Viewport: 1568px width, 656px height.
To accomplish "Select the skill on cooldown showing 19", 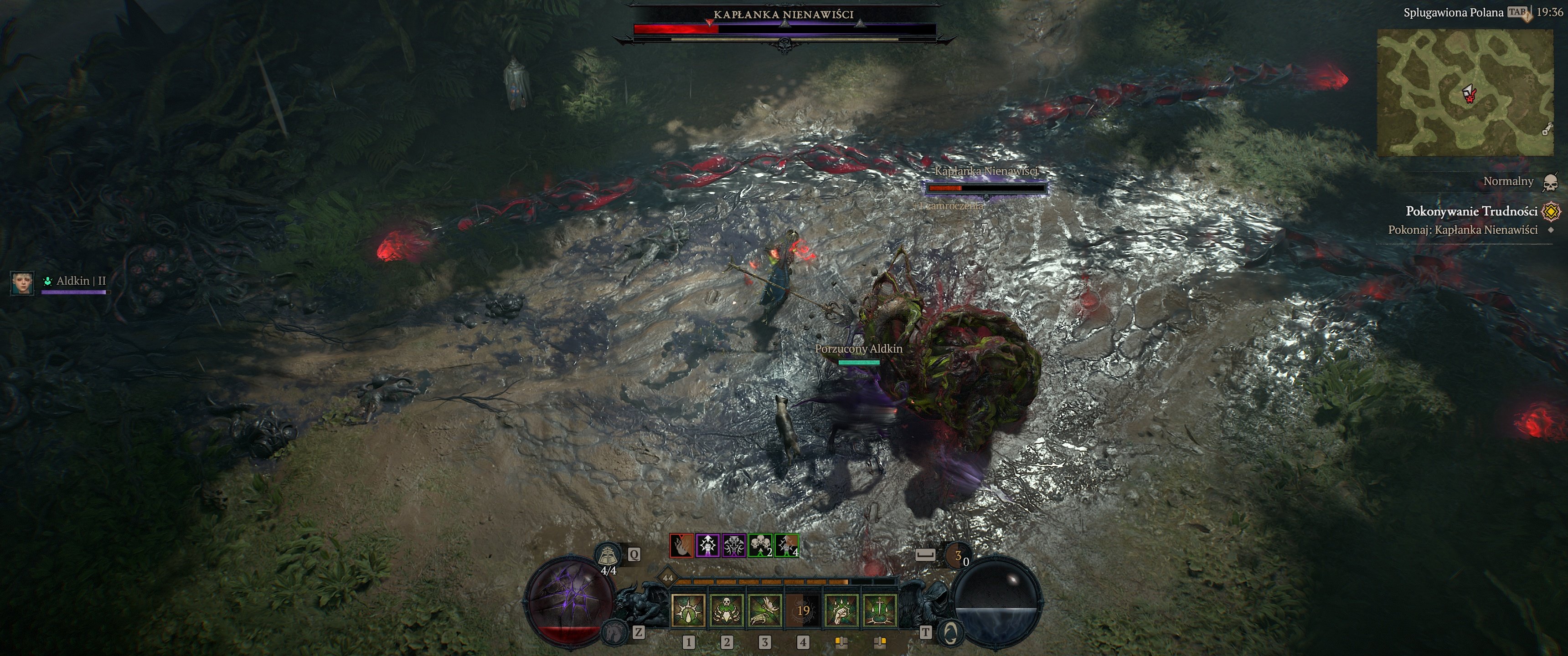I will coord(803,610).
